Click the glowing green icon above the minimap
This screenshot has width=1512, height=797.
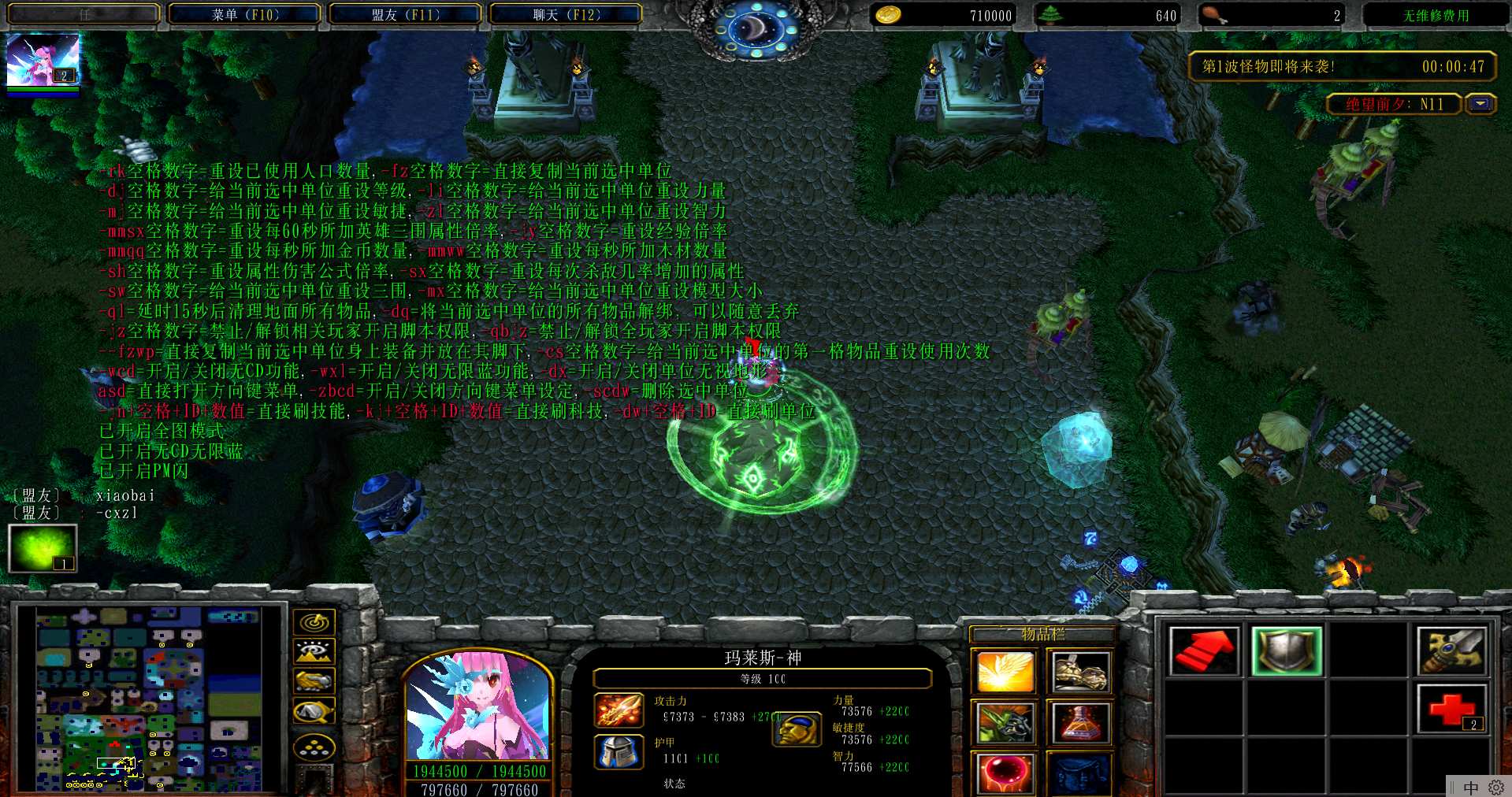coord(43,548)
